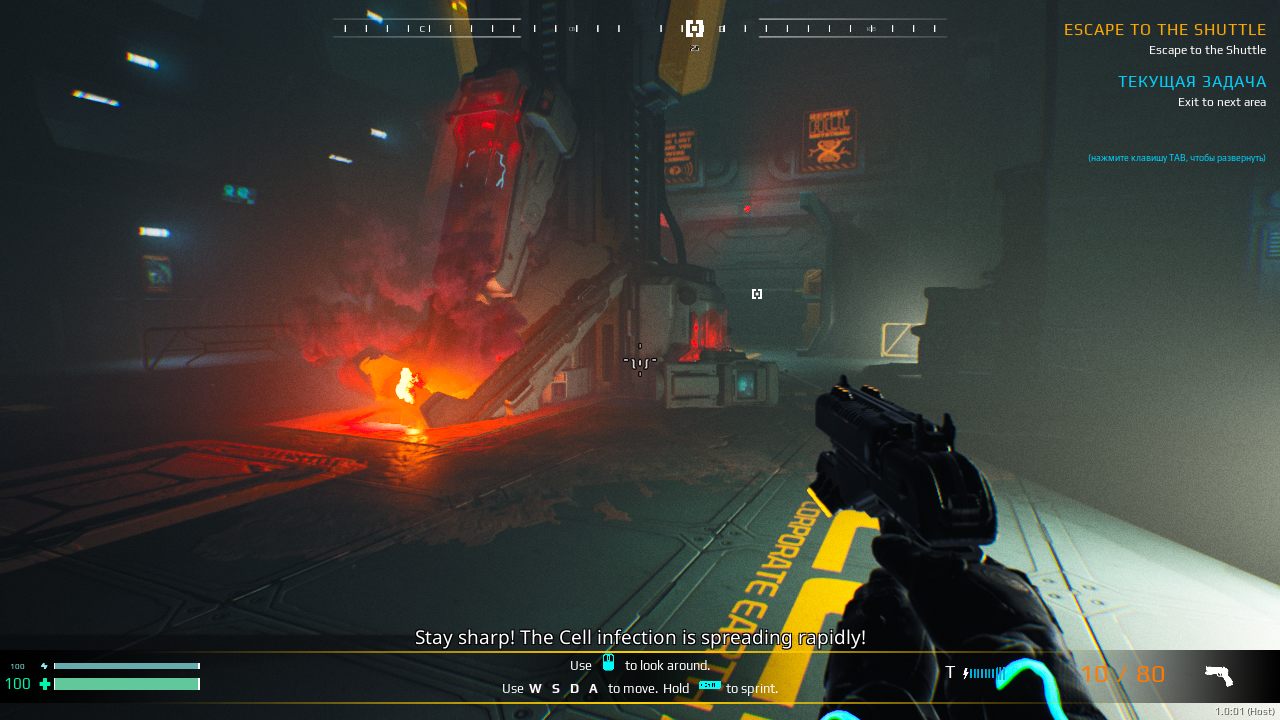This screenshot has width=1280, height=720.
Task: Click the objective marker on the compass bar
Action: click(x=694, y=28)
